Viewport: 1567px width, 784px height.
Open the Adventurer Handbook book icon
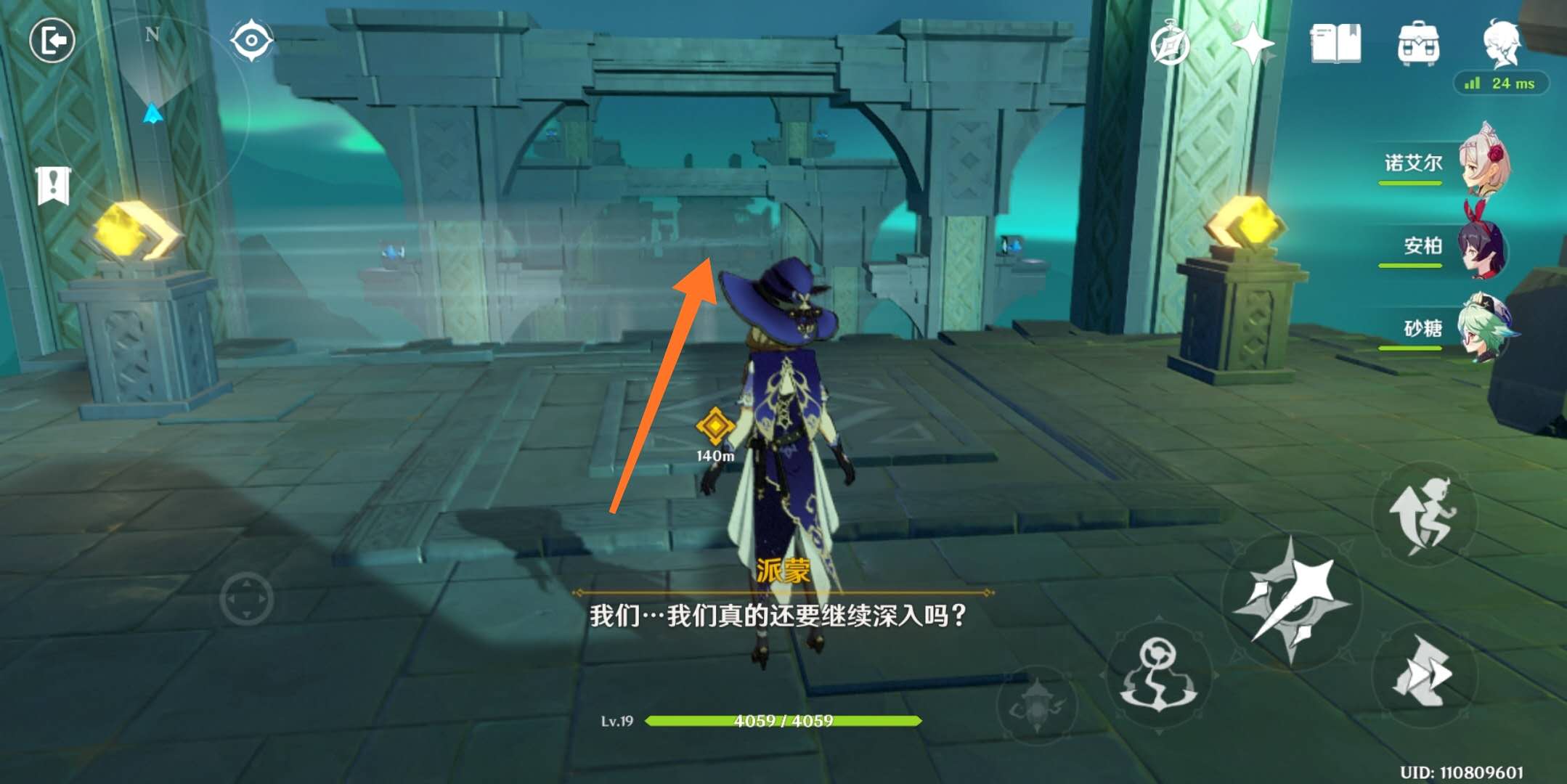pos(1336,44)
